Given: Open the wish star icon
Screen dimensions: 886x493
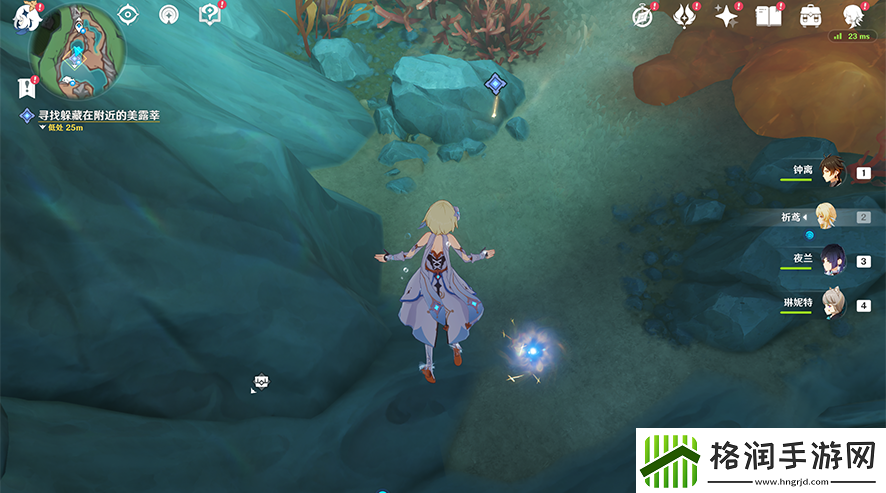Looking at the screenshot, I should pyautogui.click(x=726, y=16).
